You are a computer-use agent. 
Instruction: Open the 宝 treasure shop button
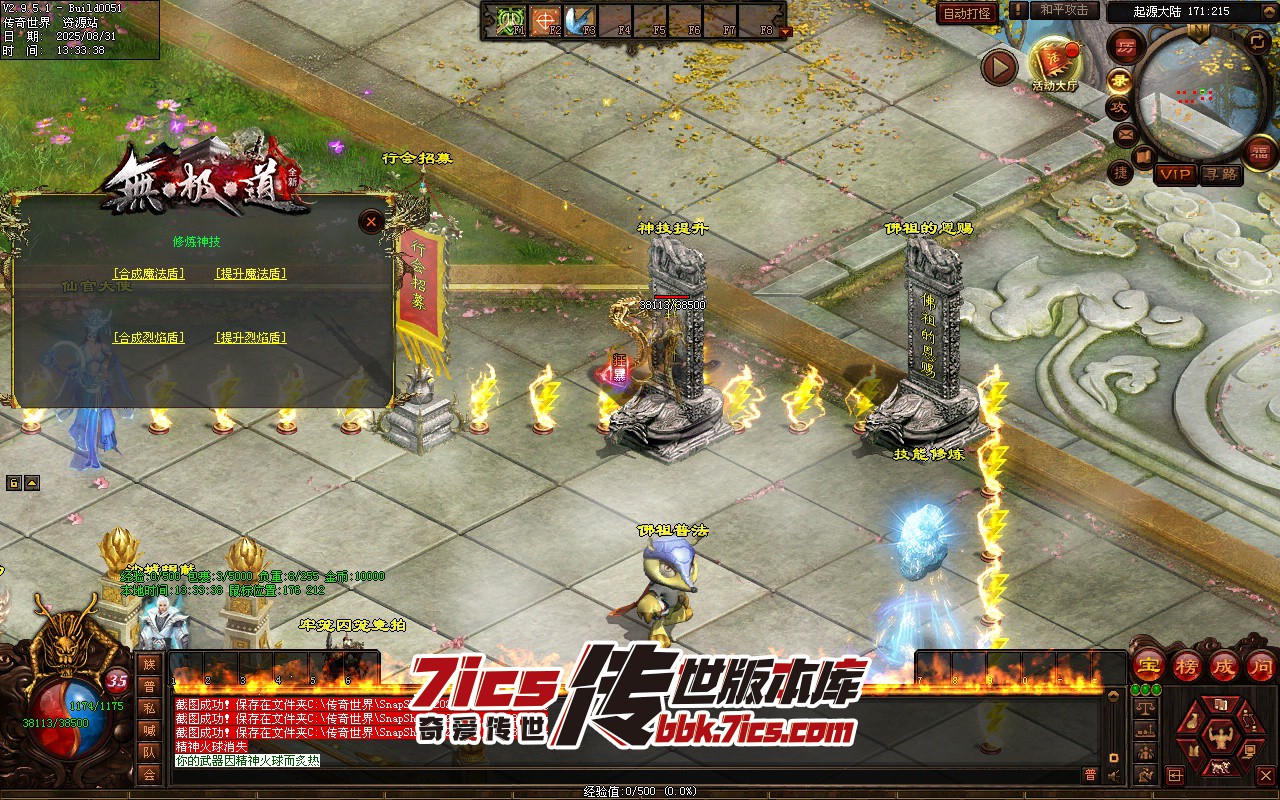1149,666
